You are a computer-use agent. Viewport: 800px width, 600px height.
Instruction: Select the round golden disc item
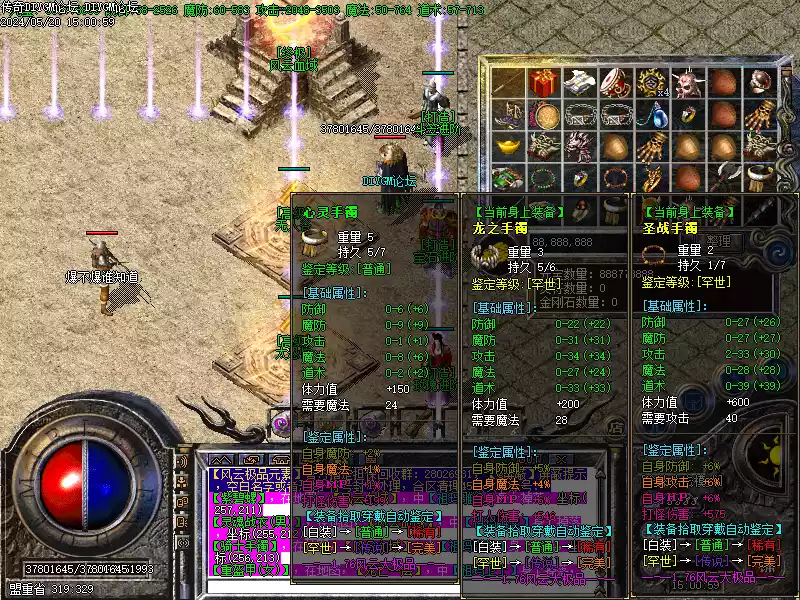point(544,116)
